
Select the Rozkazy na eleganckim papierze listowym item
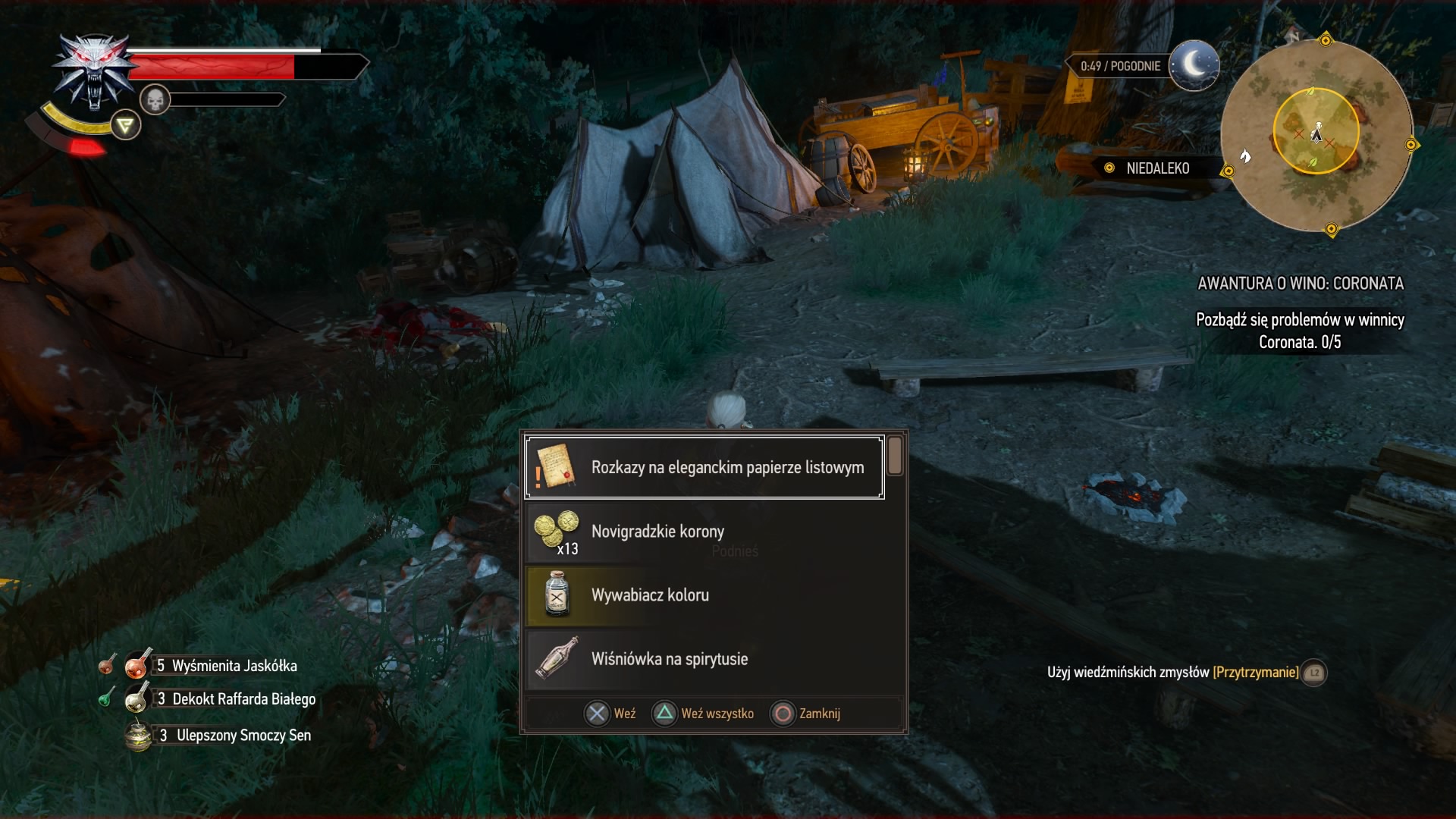[x=704, y=467]
